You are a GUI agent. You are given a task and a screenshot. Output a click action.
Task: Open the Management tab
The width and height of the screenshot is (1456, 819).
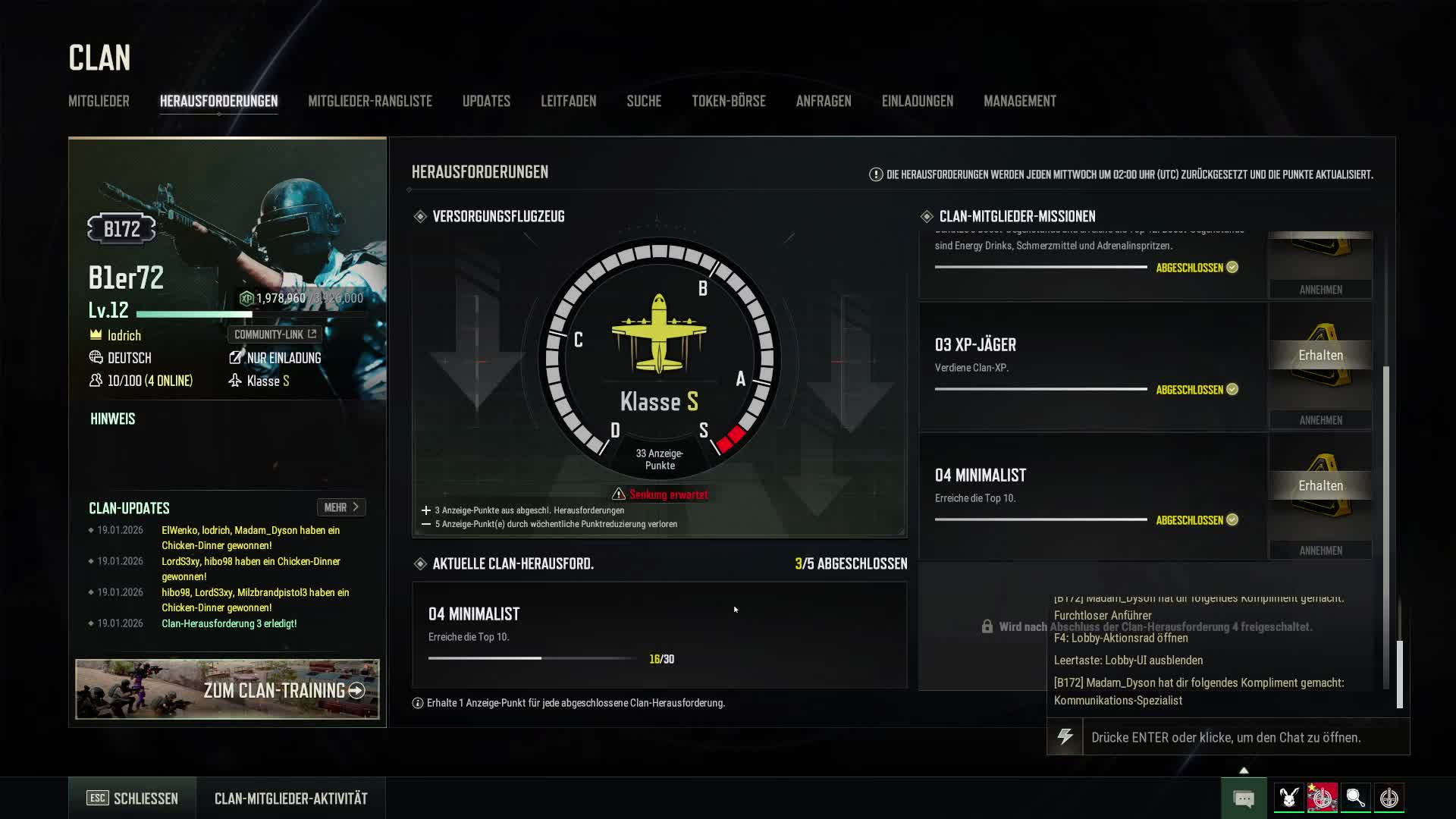[x=1019, y=101]
